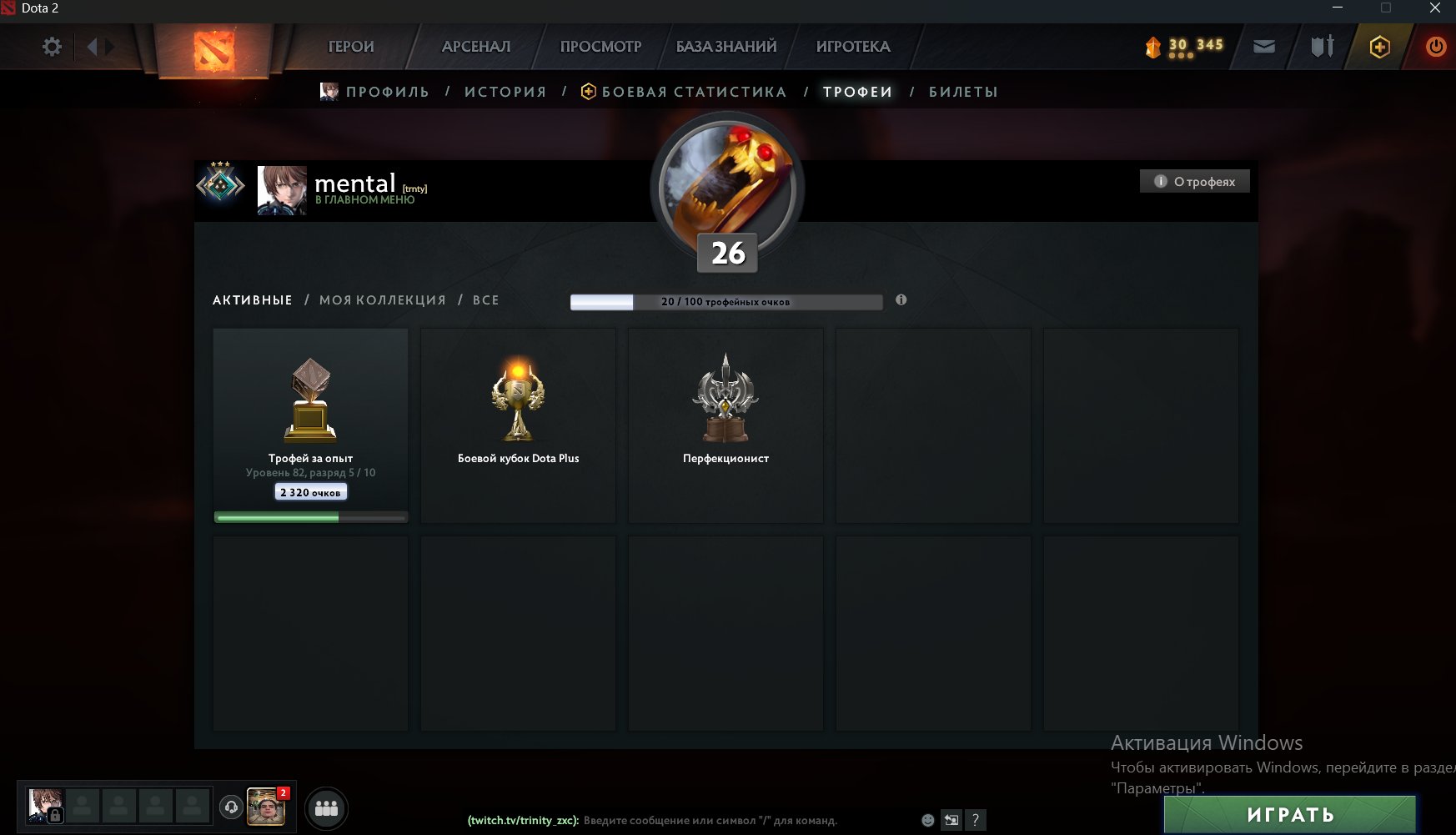
Task: Open the Armory shield-and-sword icon
Action: pyautogui.click(x=1322, y=47)
